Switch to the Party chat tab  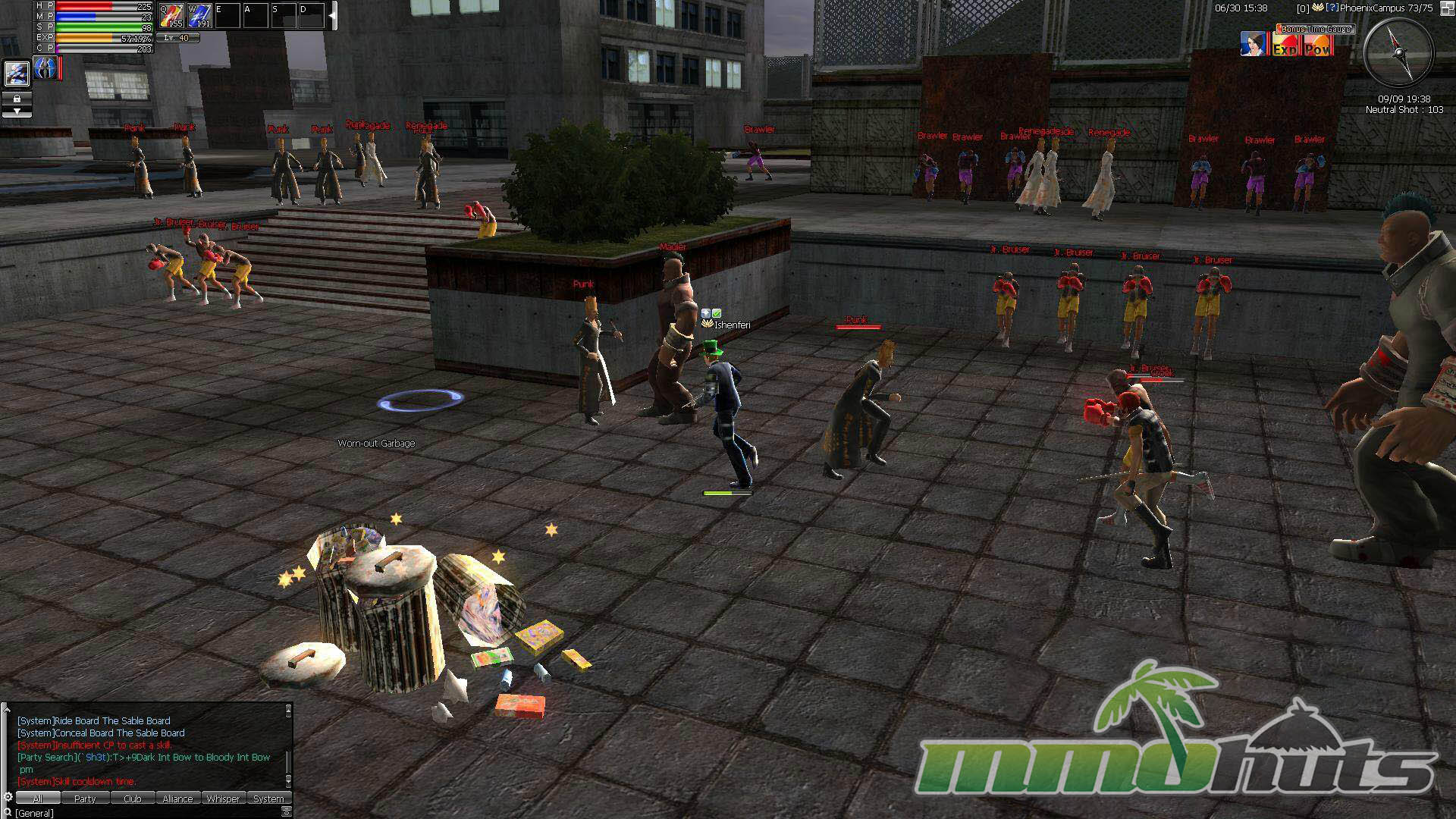click(x=85, y=799)
